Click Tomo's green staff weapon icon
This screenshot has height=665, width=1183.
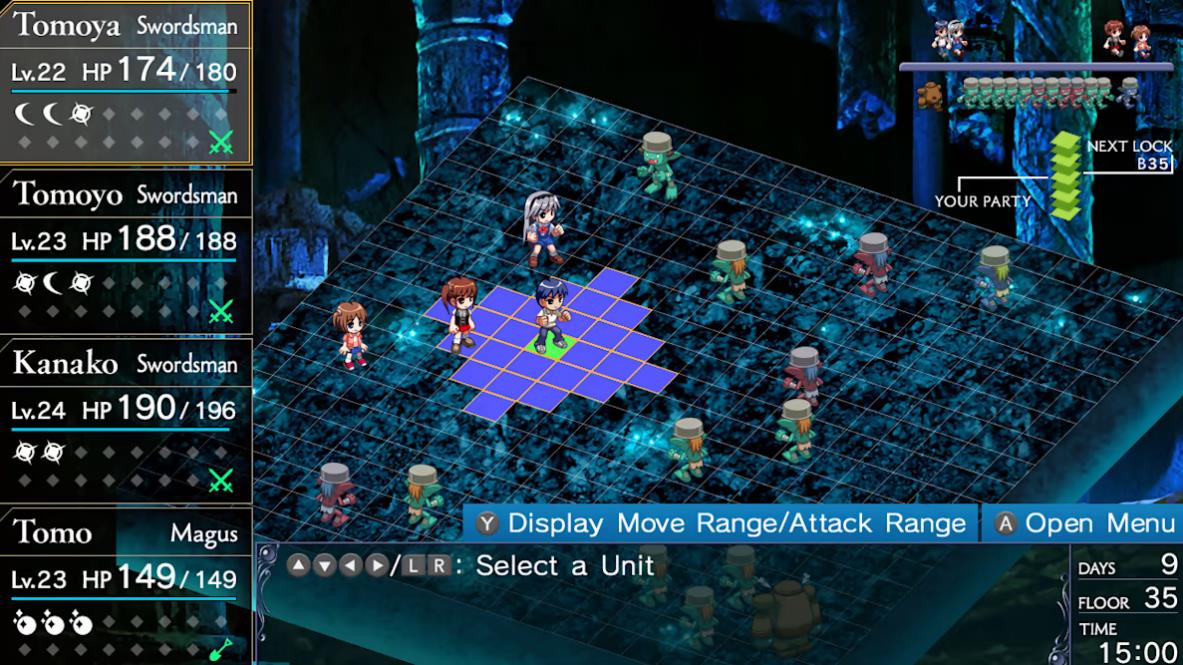pos(221,649)
